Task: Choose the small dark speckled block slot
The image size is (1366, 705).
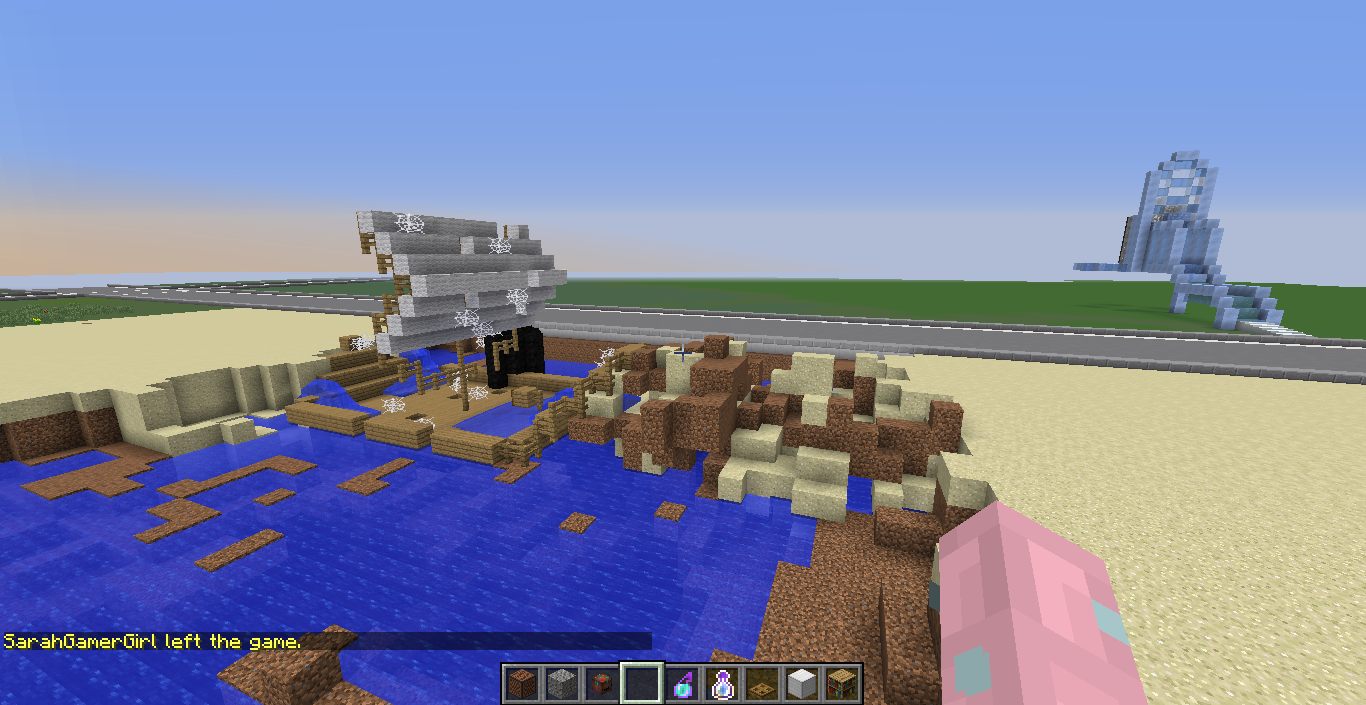Action: click(x=600, y=684)
